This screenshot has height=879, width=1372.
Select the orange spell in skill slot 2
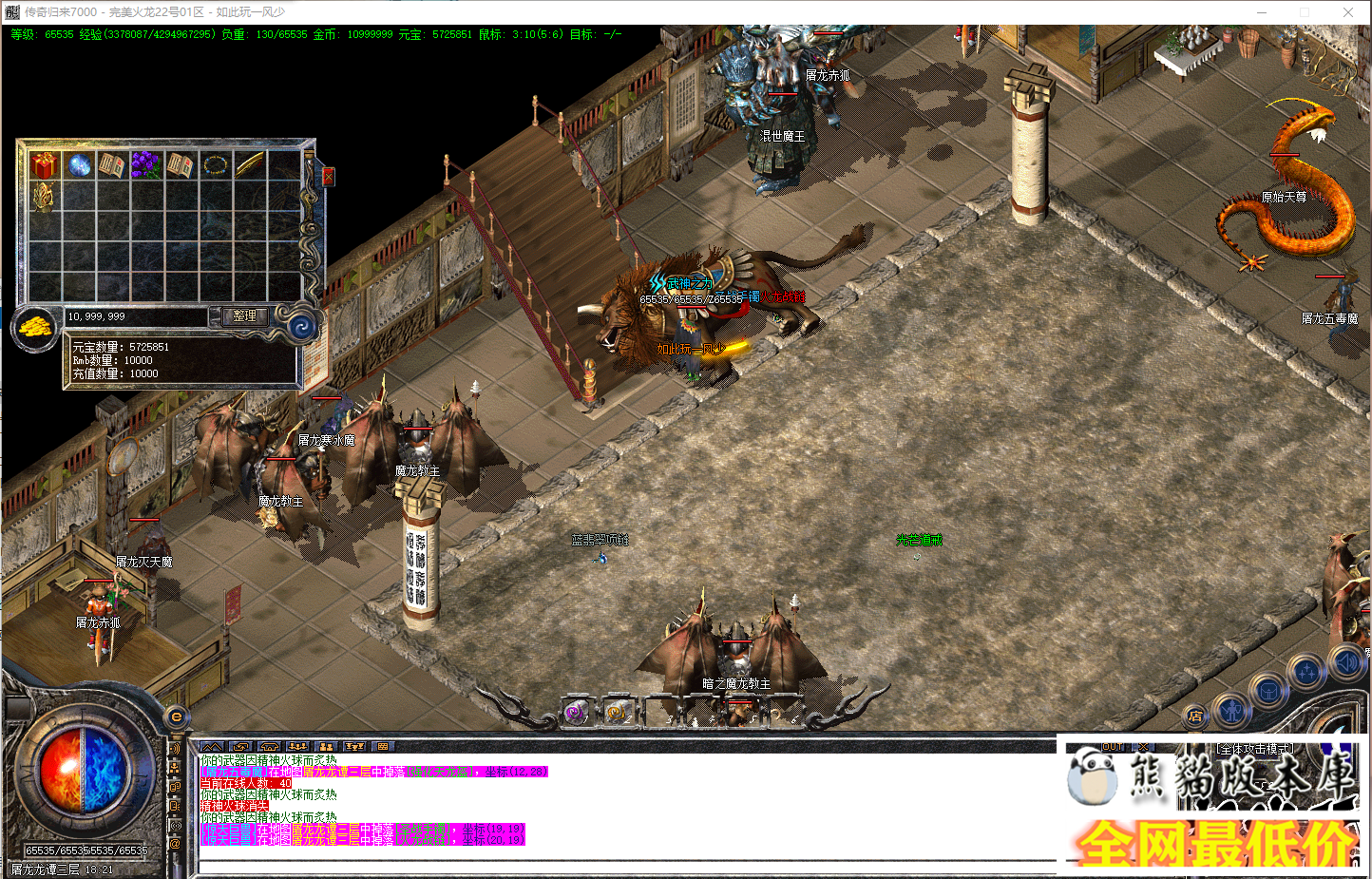[x=617, y=713]
